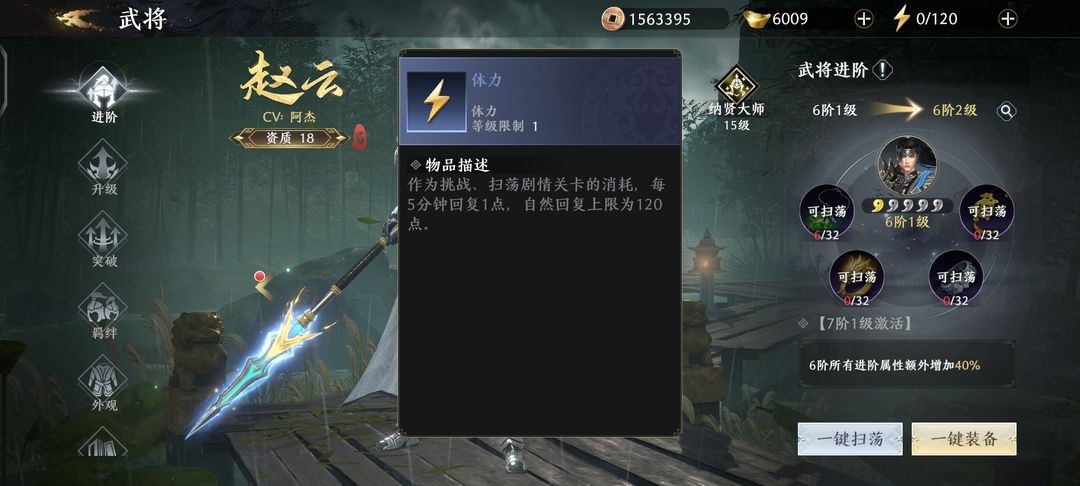This screenshot has height=486, width=1080.
Task: Tap the 一键扫荡 button
Action: 850,439
